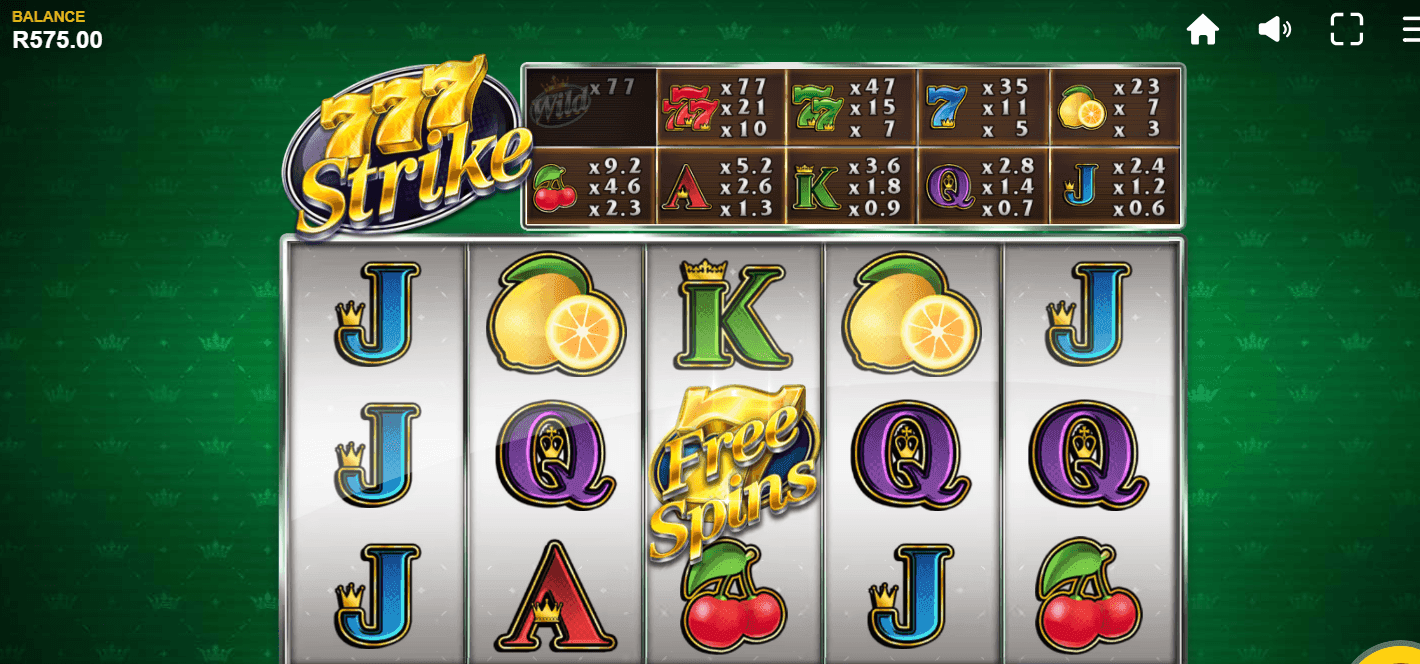The height and width of the screenshot is (664, 1420).
Task: Enter fullscreen mode
Action: (x=1346, y=29)
